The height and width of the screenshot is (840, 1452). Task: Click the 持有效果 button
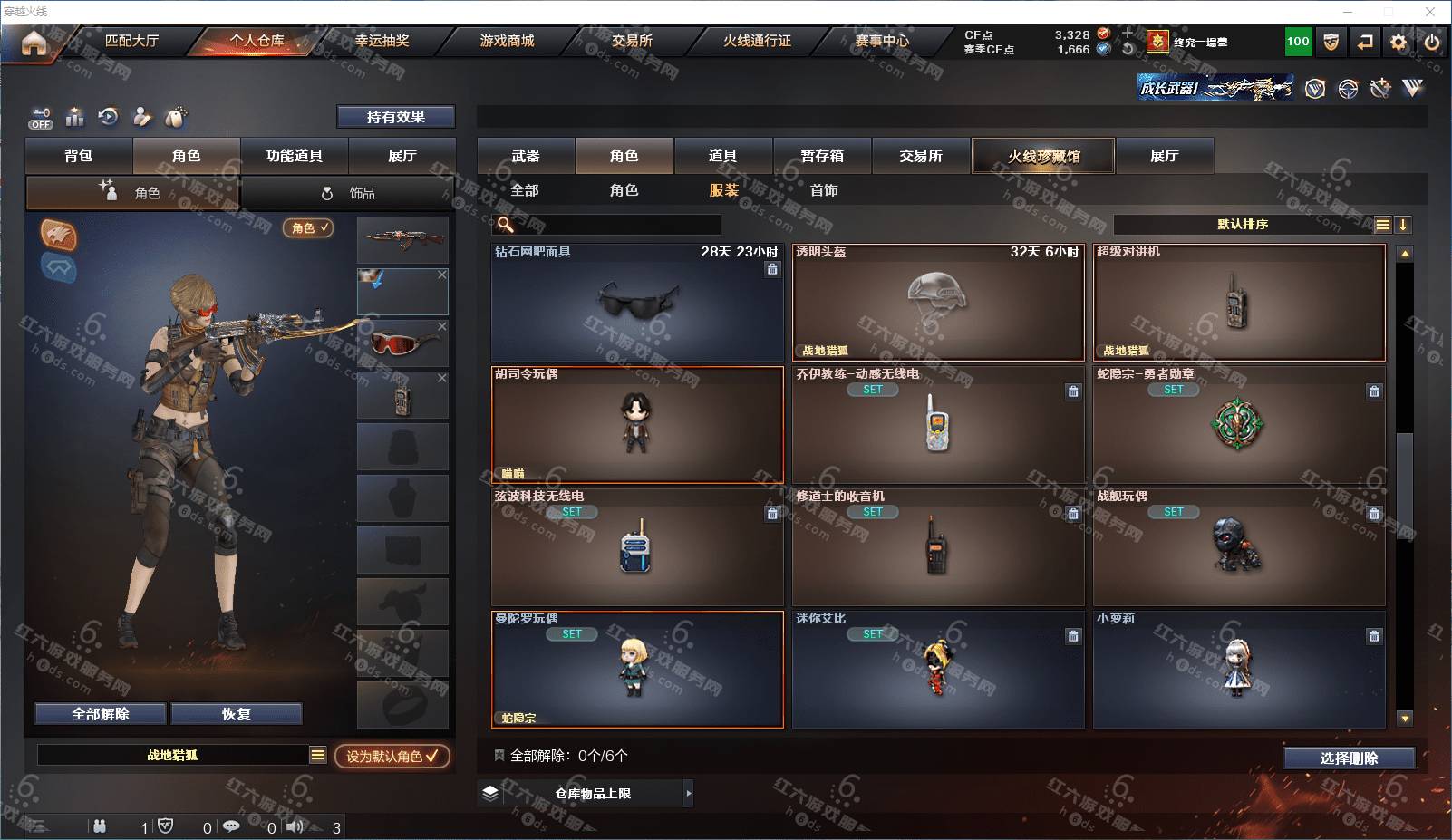[395, 117]
